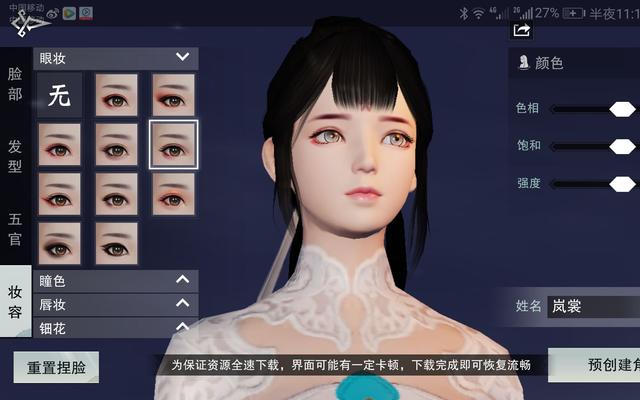
Task: Open the 发型 hairstyle tab
Action: tap(15, 156)
